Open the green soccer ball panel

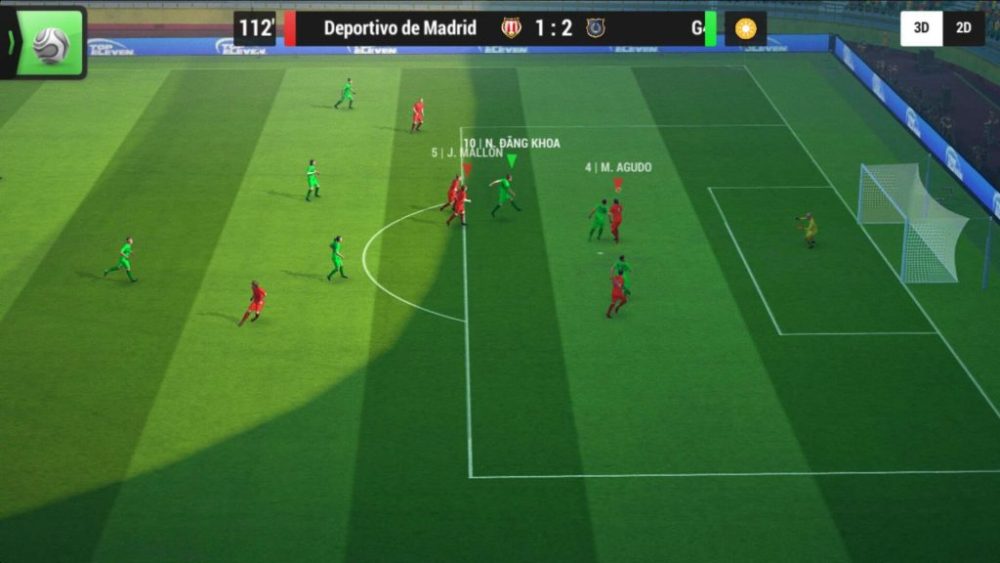click(x=49, y=43)
